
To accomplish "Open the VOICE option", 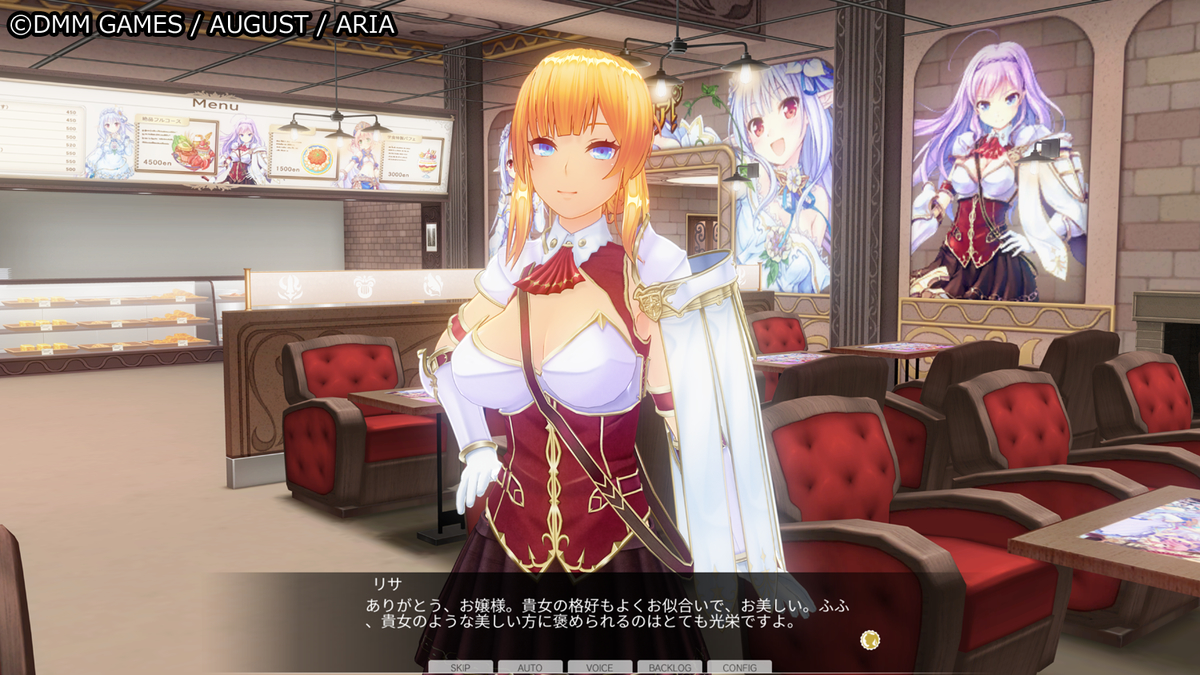I will [x=600, y=667].
